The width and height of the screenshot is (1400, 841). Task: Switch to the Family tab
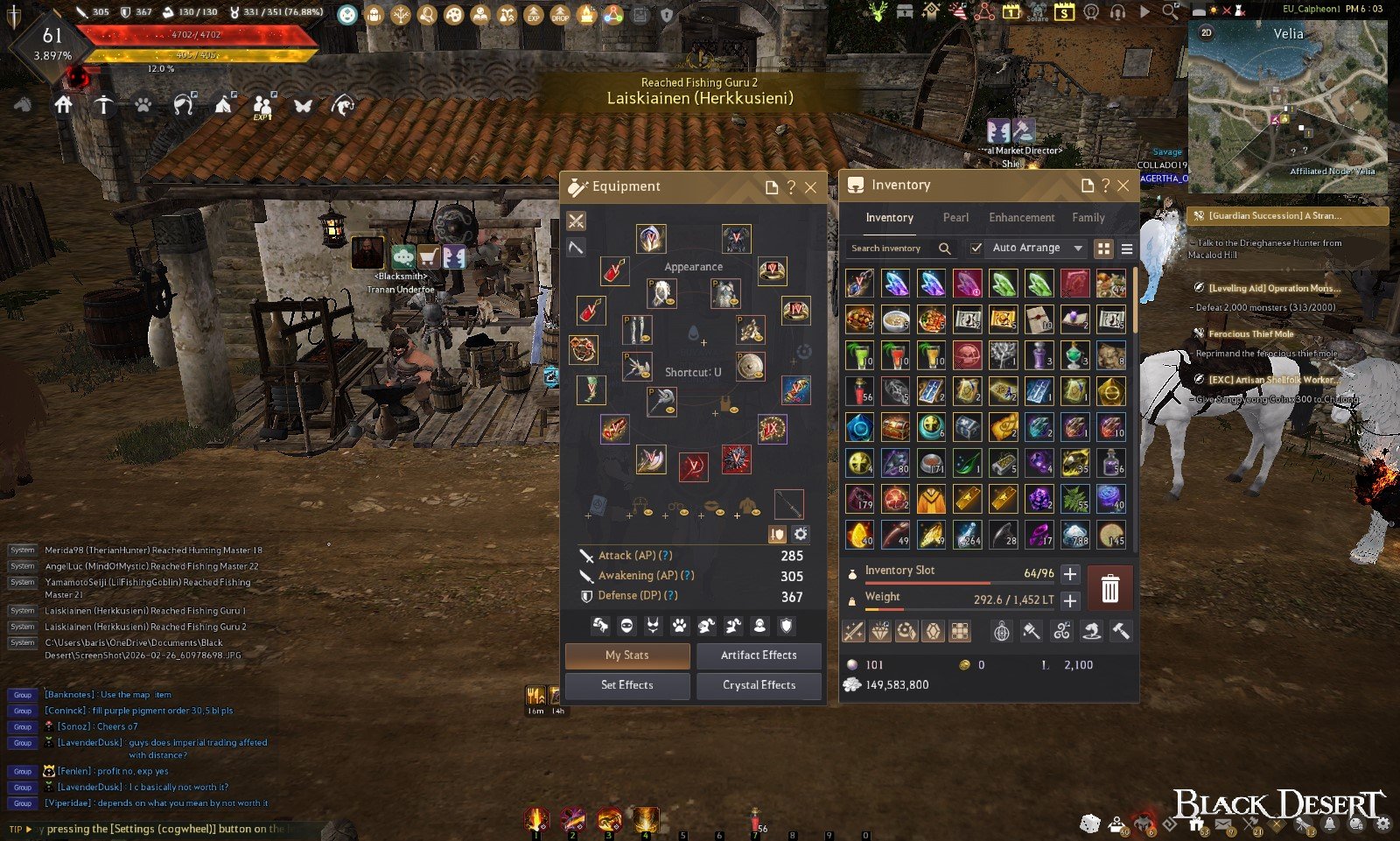[1088, 218]
